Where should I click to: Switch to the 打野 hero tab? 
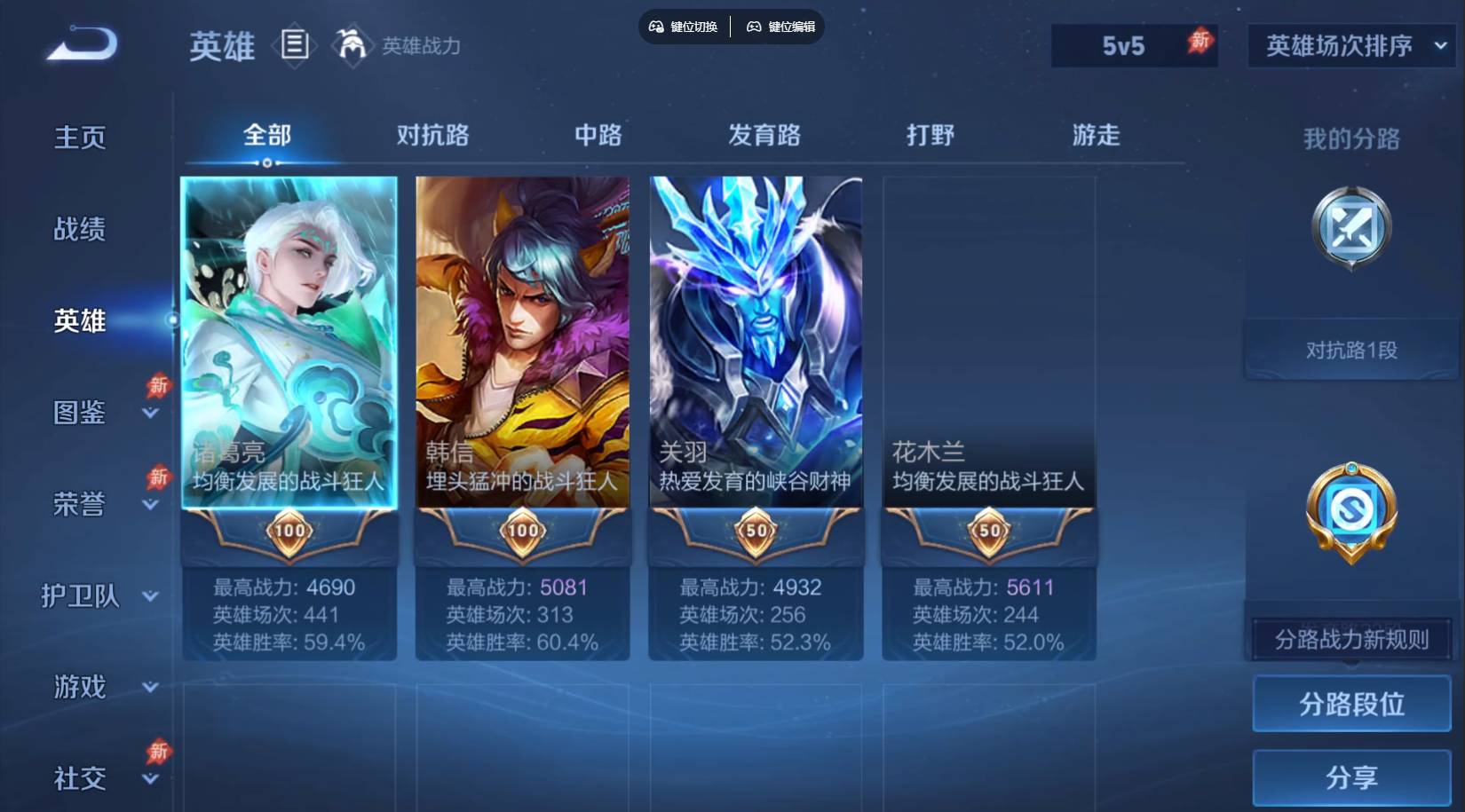click(x=930, y=135)
